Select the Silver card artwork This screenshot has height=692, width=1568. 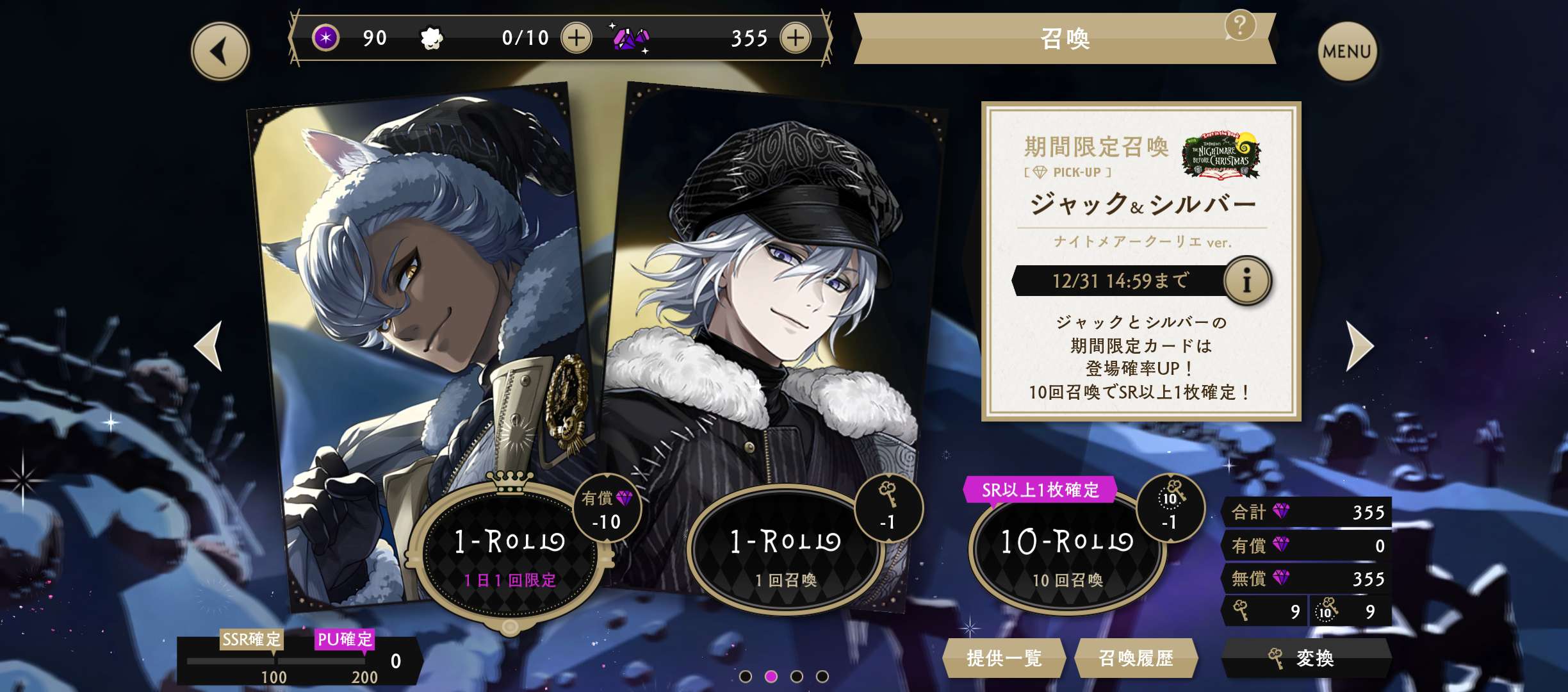click(775, 288)
